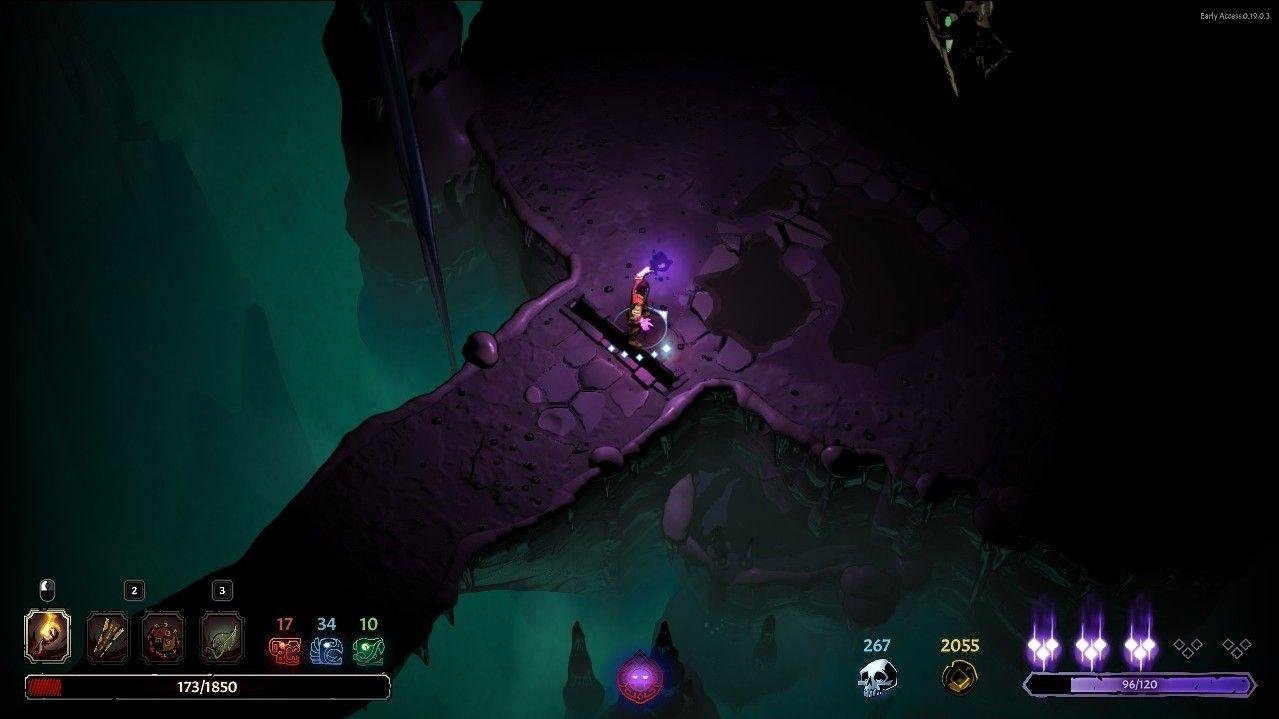Click the green glyph resource icon

368,651
